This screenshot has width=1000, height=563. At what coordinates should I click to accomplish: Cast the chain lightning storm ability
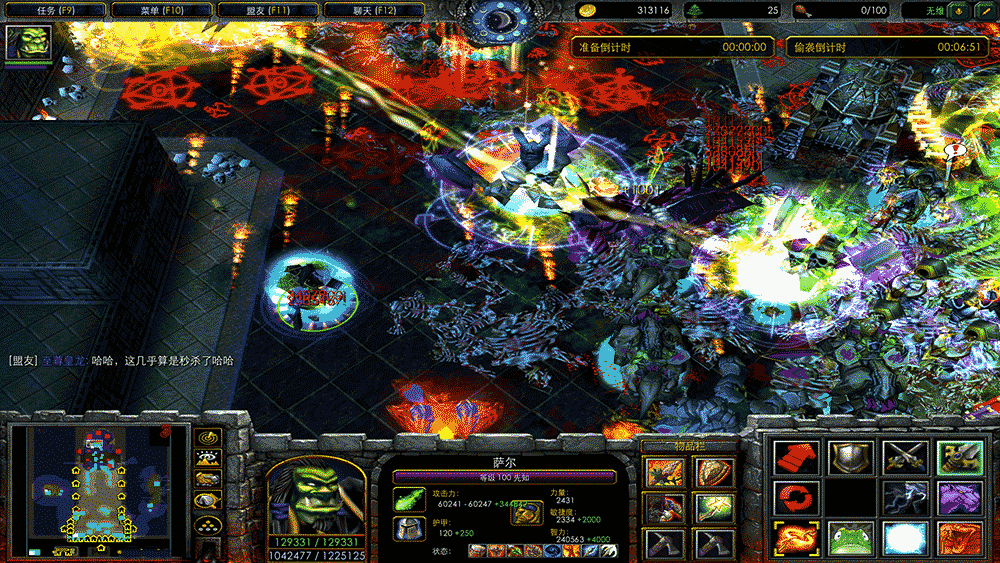tap(904, 497)
